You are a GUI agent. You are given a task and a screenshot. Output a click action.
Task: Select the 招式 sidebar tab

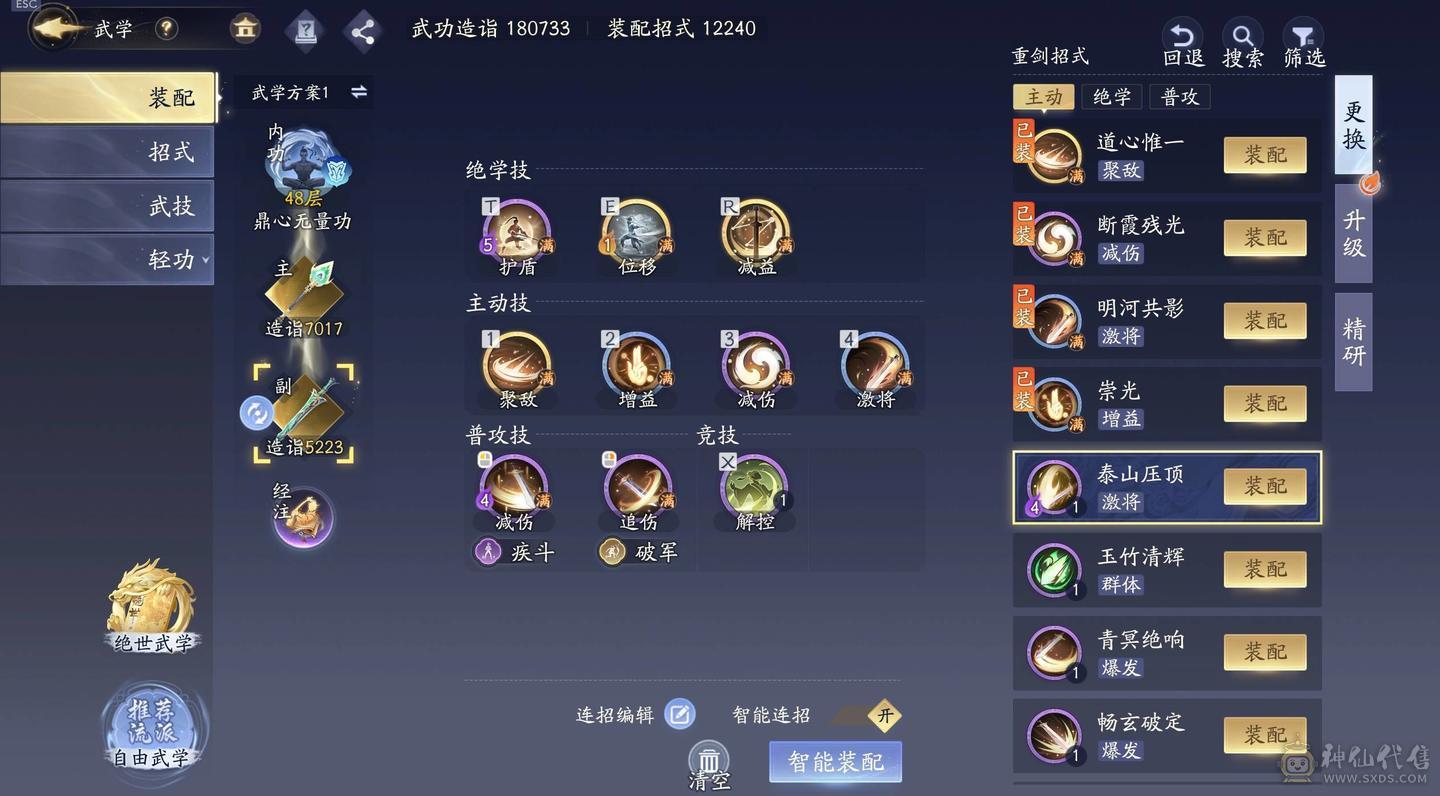pos(107,152)
